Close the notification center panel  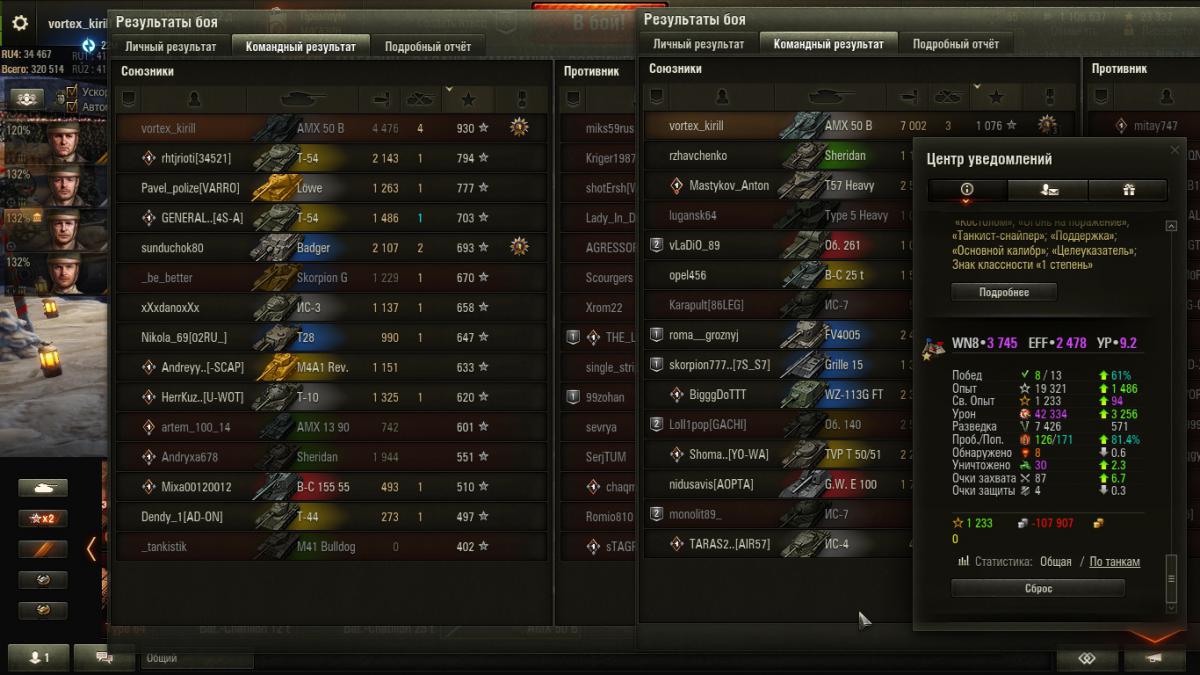[x=1175, y=149]
